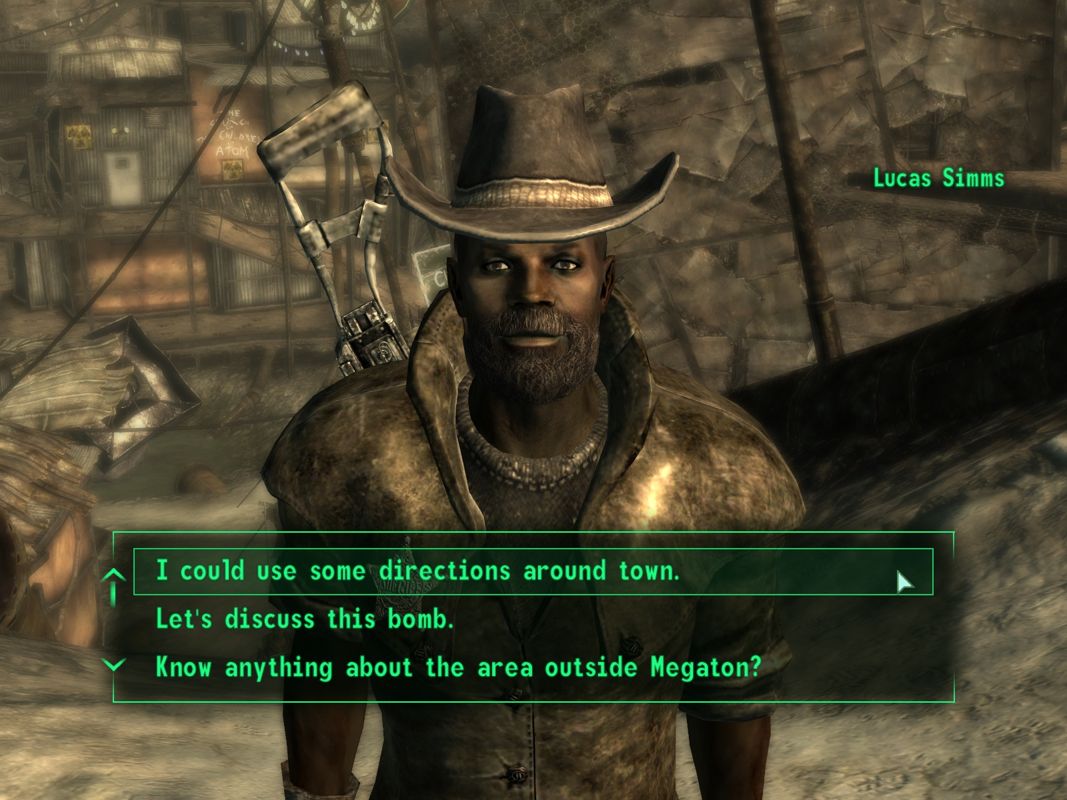Ask for directions around town

[x=418, y=571]
